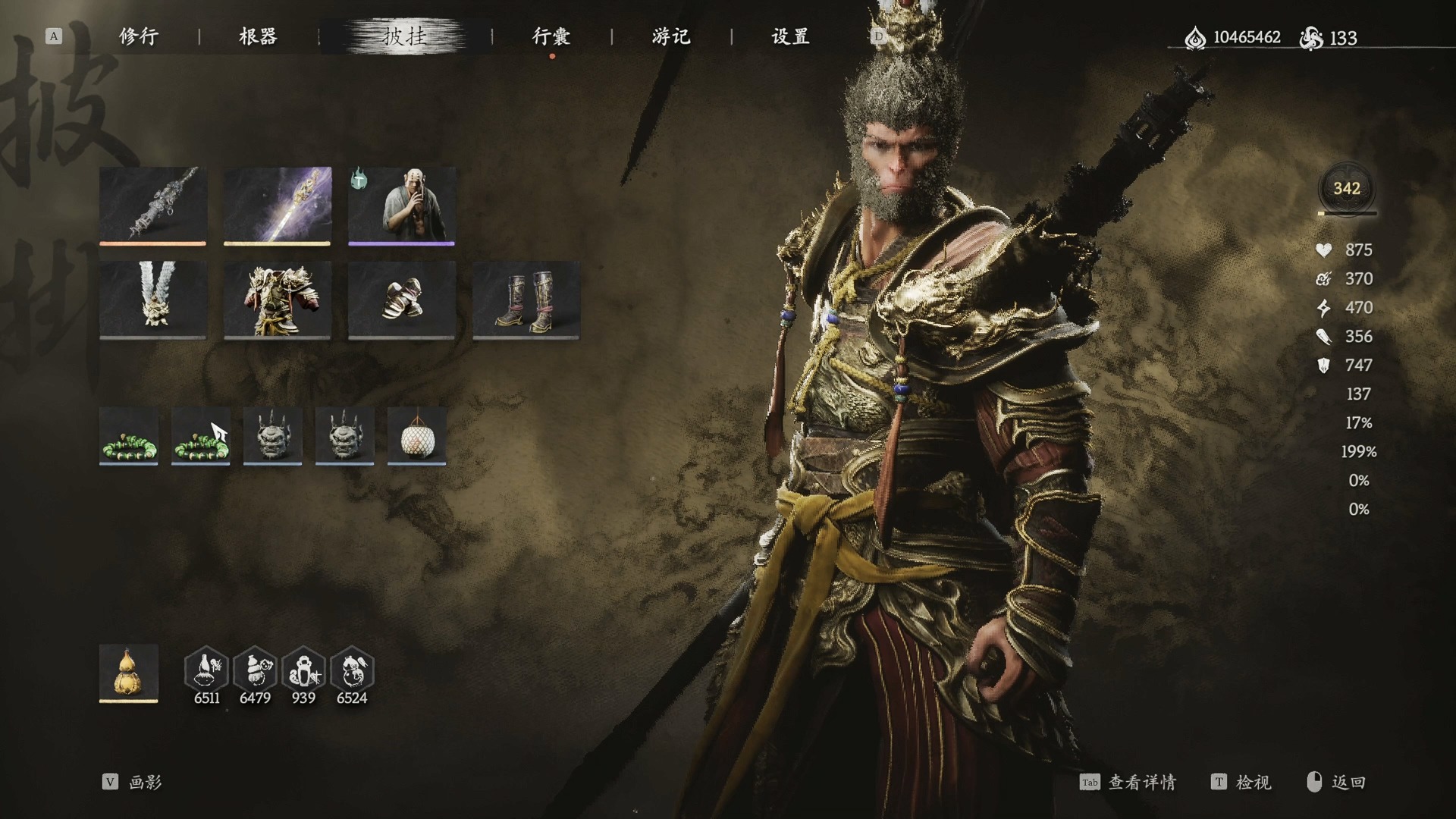The height and width of the screenshot is (819, 1456).
Task: Choose the drink icon with count 6511
Action: pos(206,670)
